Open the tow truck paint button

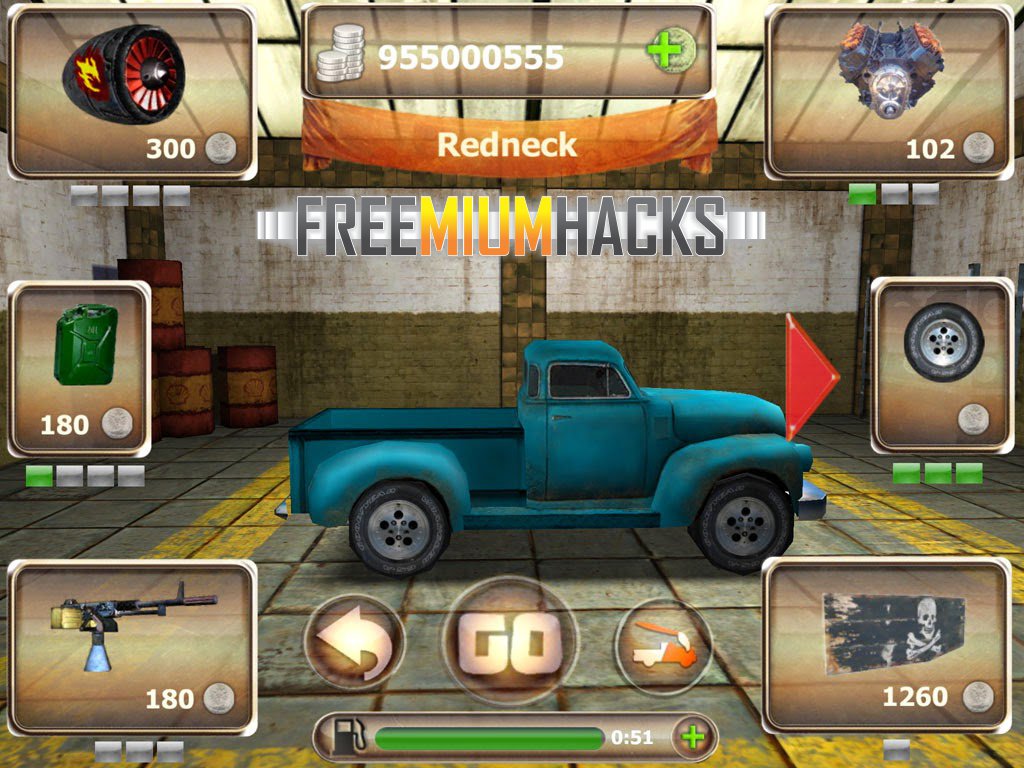(663, 646)
